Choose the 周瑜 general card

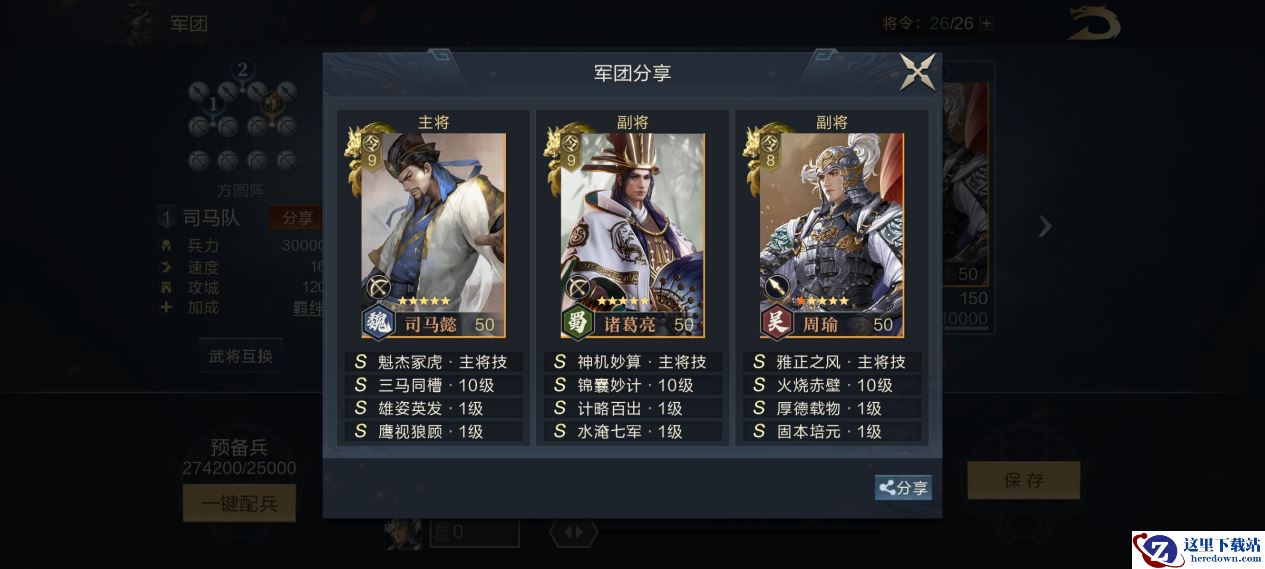tap(831, 236)
